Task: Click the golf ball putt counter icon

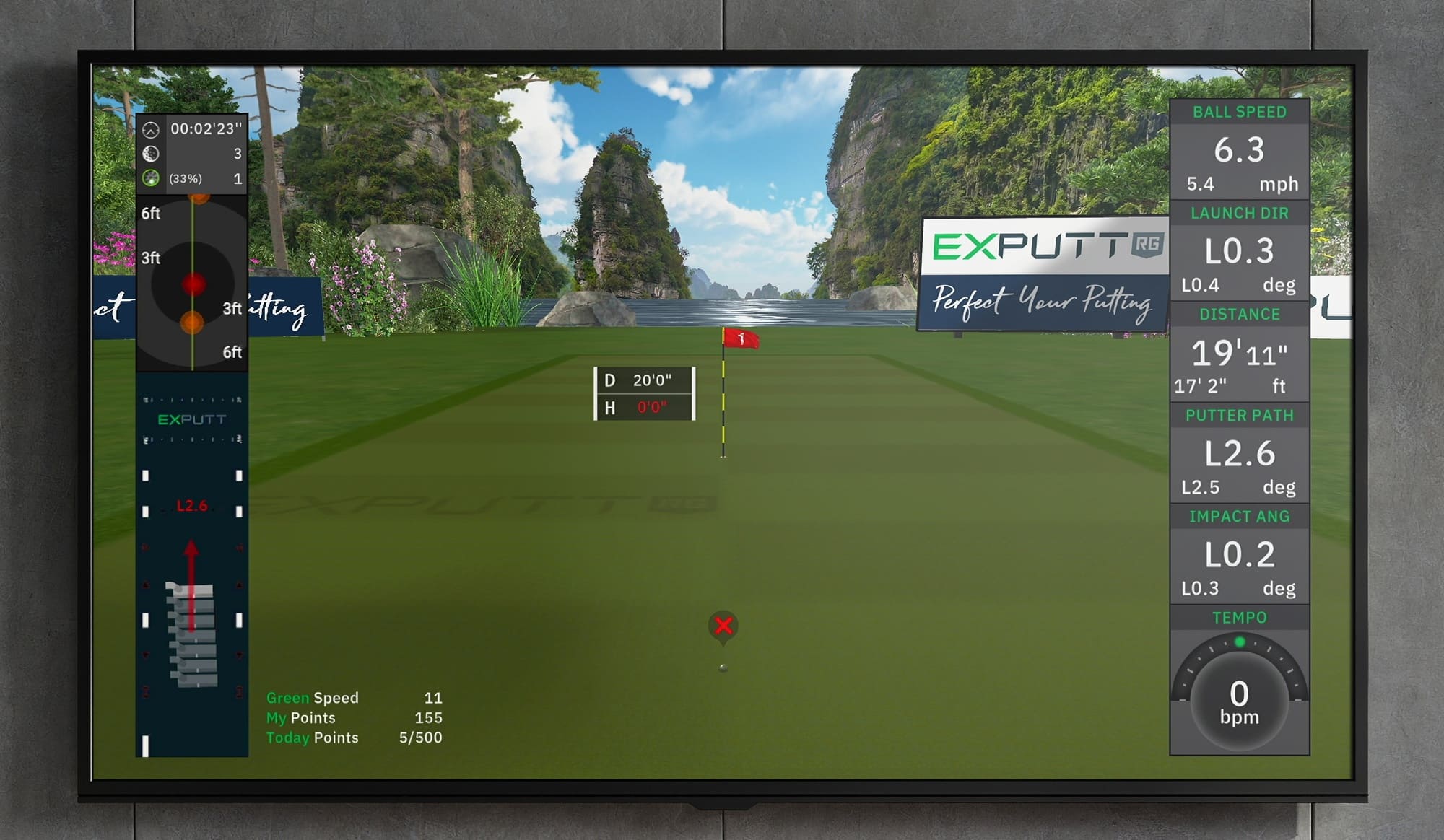Action: 151,154
